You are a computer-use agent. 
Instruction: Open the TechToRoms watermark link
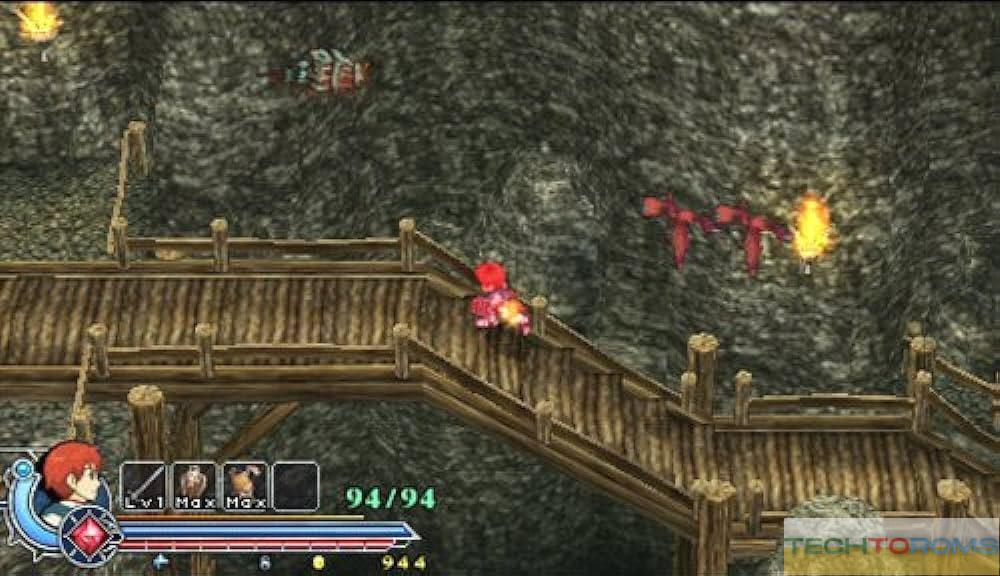pos(891,546)
